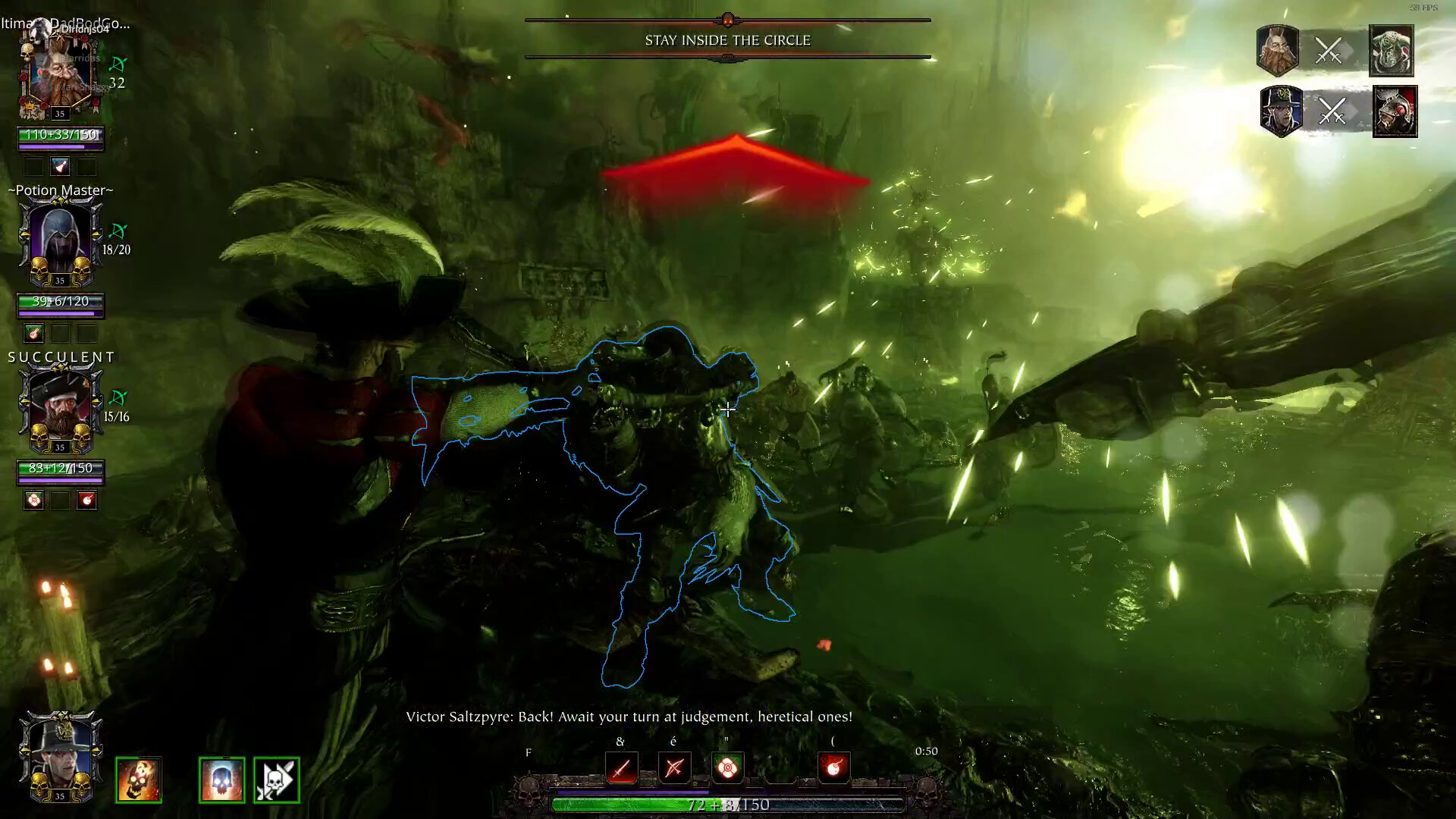Click the green troll enemy portrait
The height and width of the screenshot is (819, 1456).
(1392, 51)
